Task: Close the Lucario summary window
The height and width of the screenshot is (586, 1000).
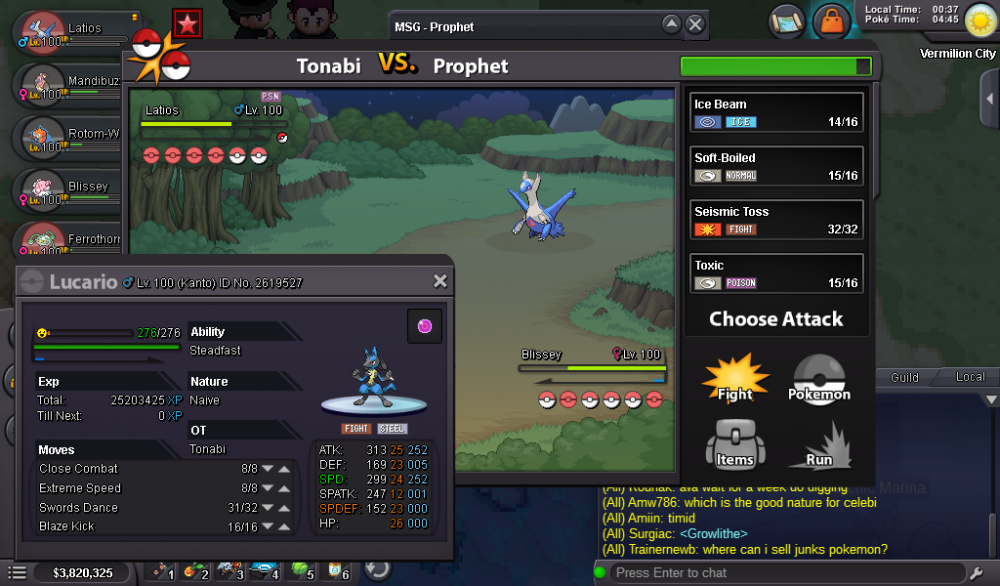Action: point(440,282)
